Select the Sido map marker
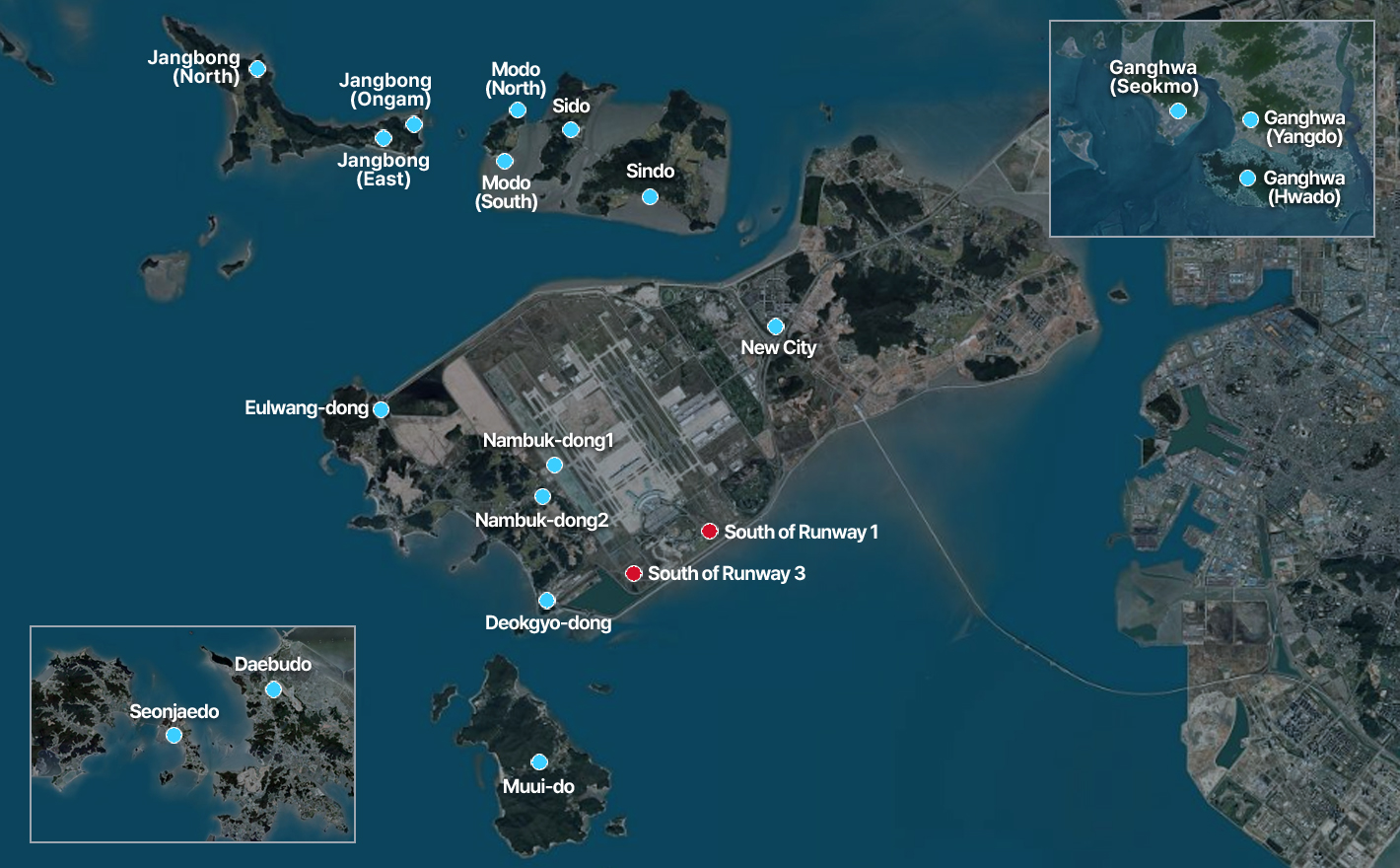 click(x=571, y=129)
